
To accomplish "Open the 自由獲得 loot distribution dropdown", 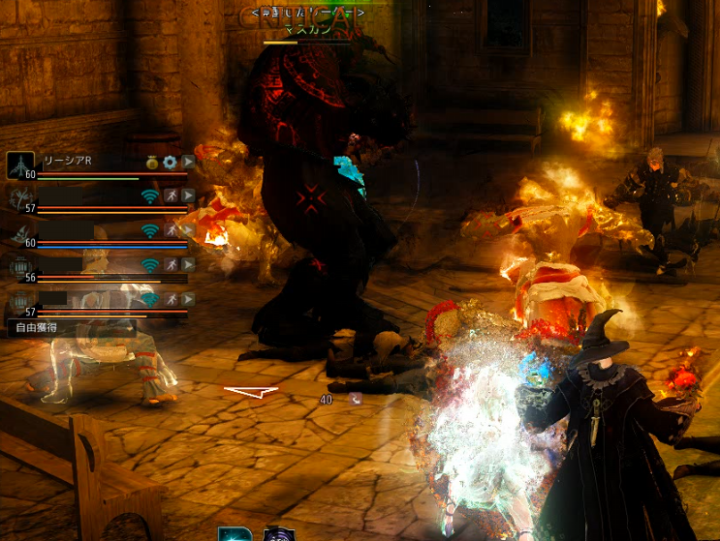I will point(71,327).
